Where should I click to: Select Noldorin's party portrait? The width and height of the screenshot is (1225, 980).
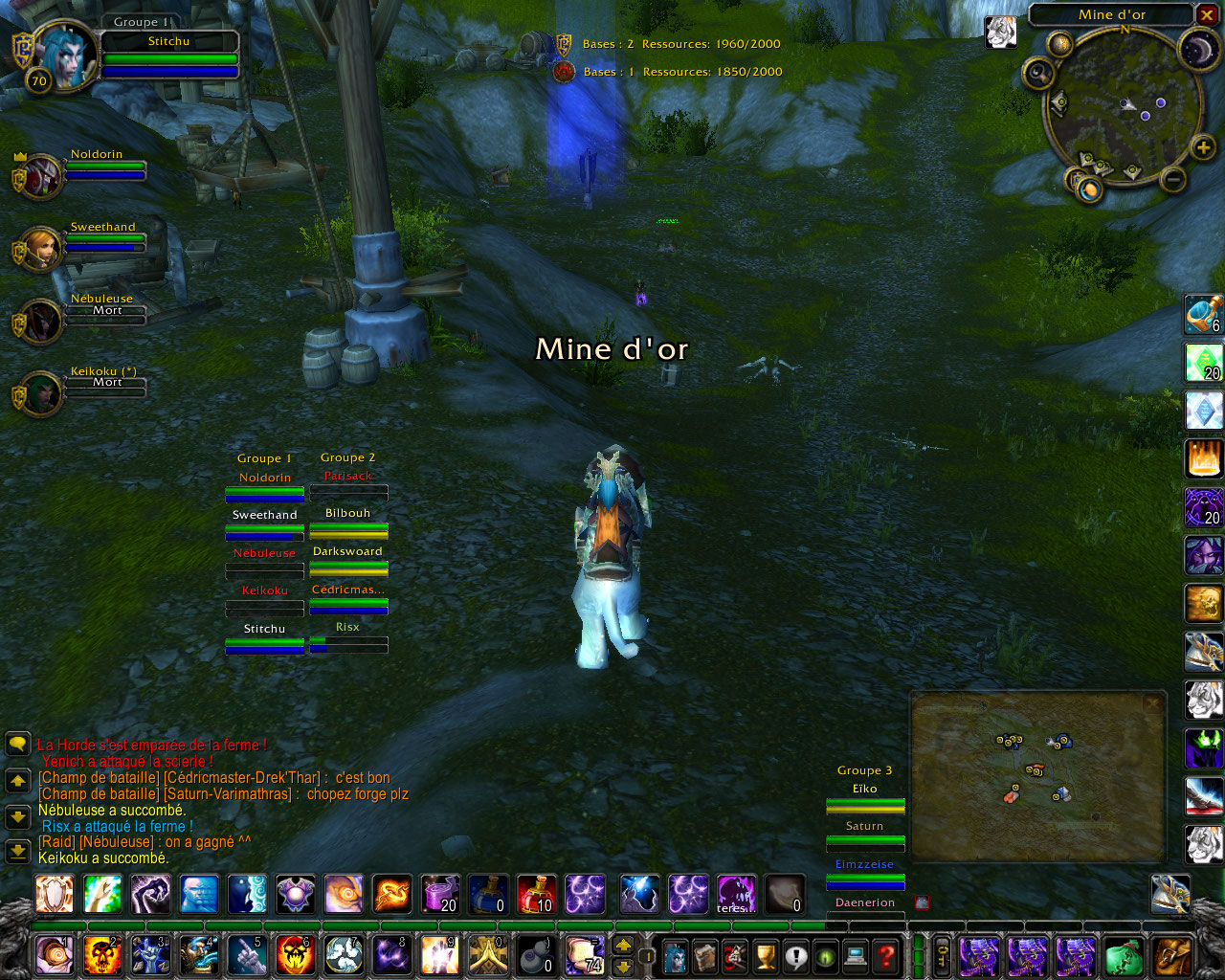pos(41,177)
